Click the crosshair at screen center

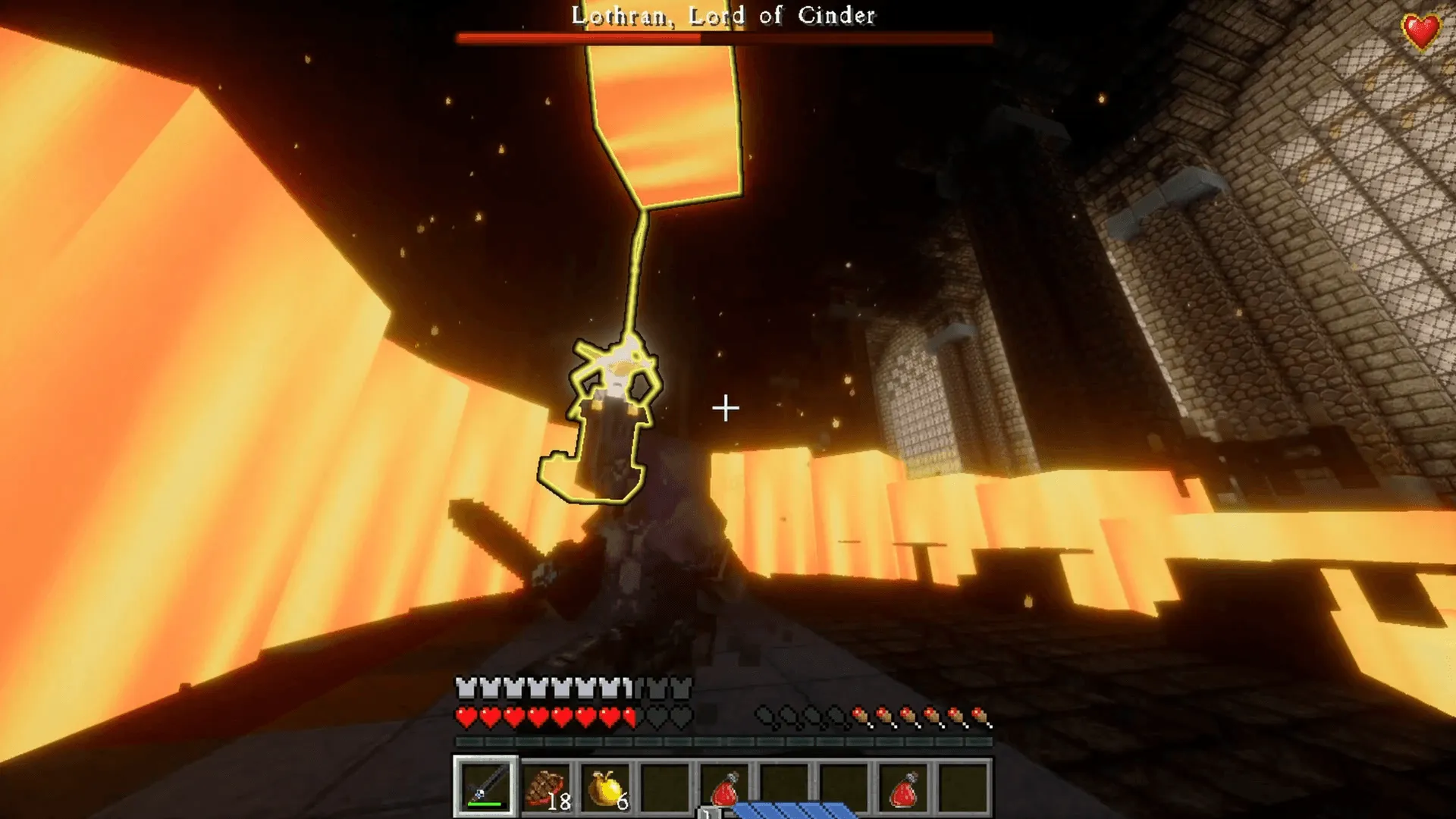click(x=726, y=408)
